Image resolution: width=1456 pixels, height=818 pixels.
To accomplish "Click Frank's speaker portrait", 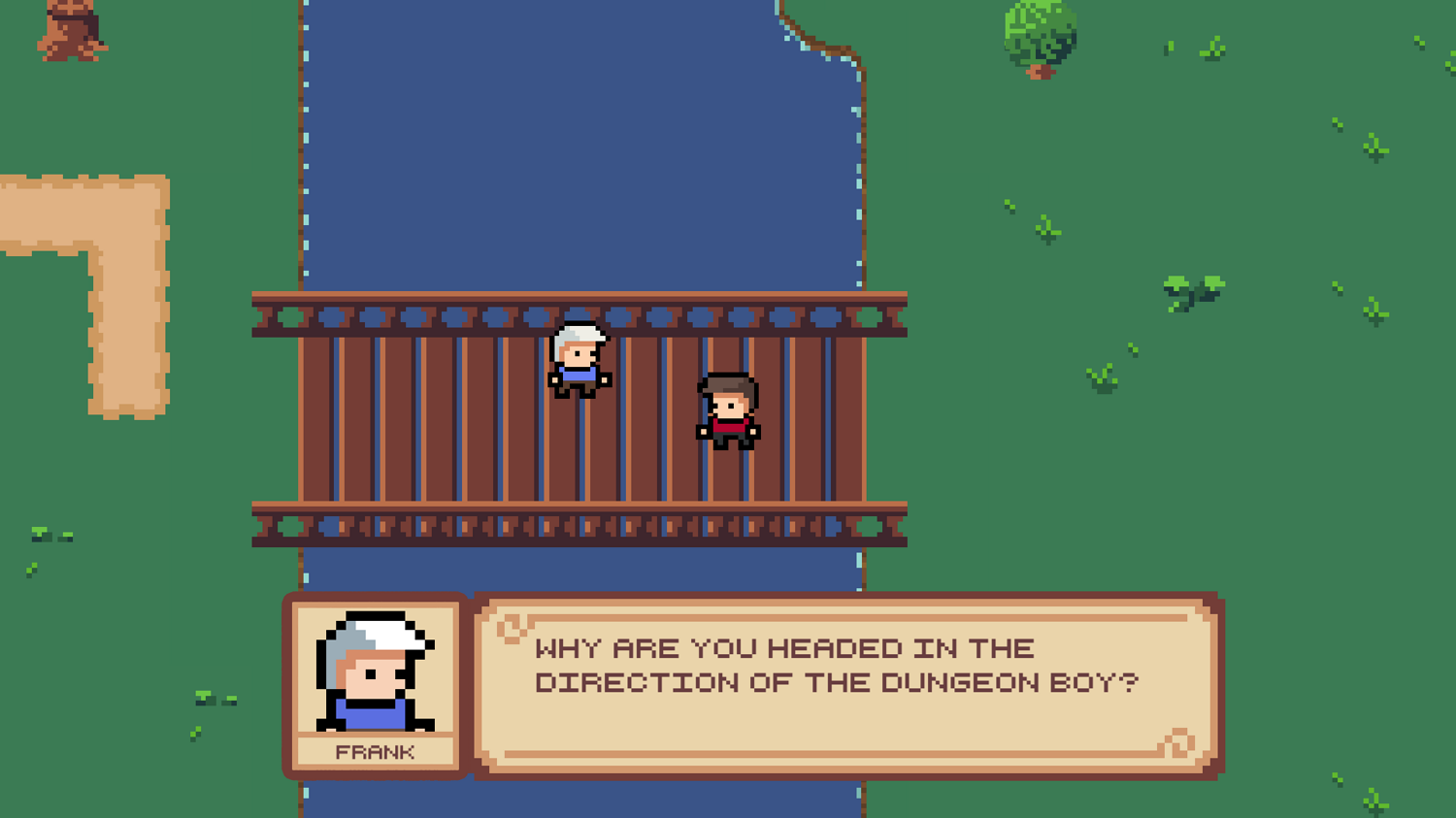I will (375, 671).
